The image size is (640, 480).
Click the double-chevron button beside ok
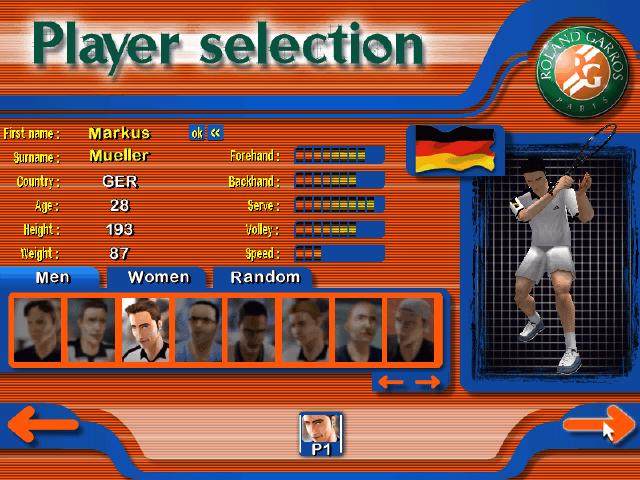coord(215,133)
